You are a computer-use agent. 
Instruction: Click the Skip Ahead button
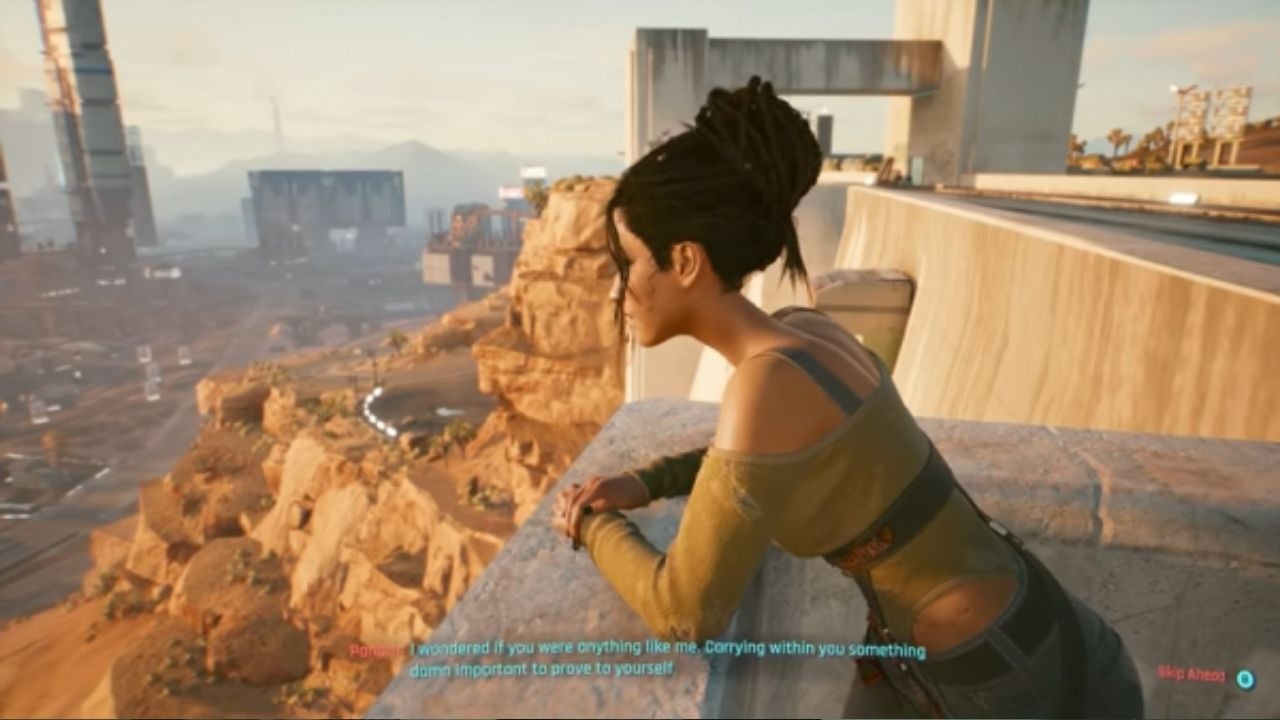coord(1192,676)
